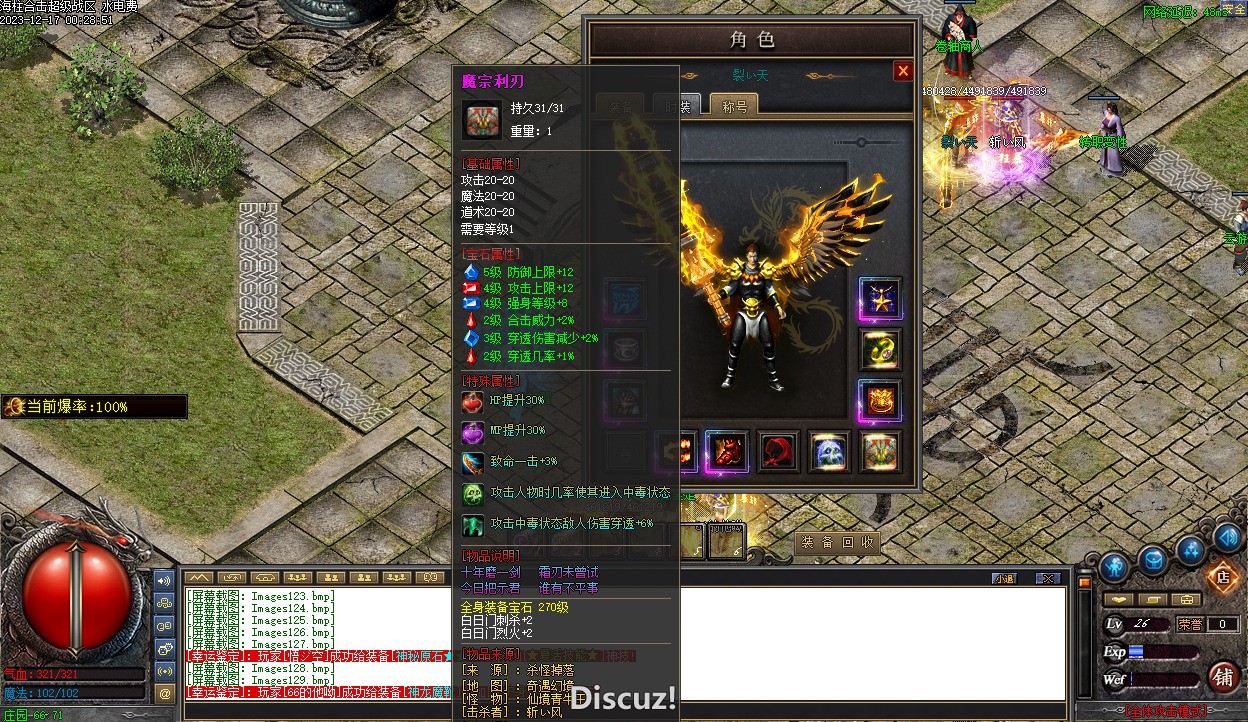Open the 时装 (fashion) tab
This screenshot has height=722, width=1248.
pos(674,106)
